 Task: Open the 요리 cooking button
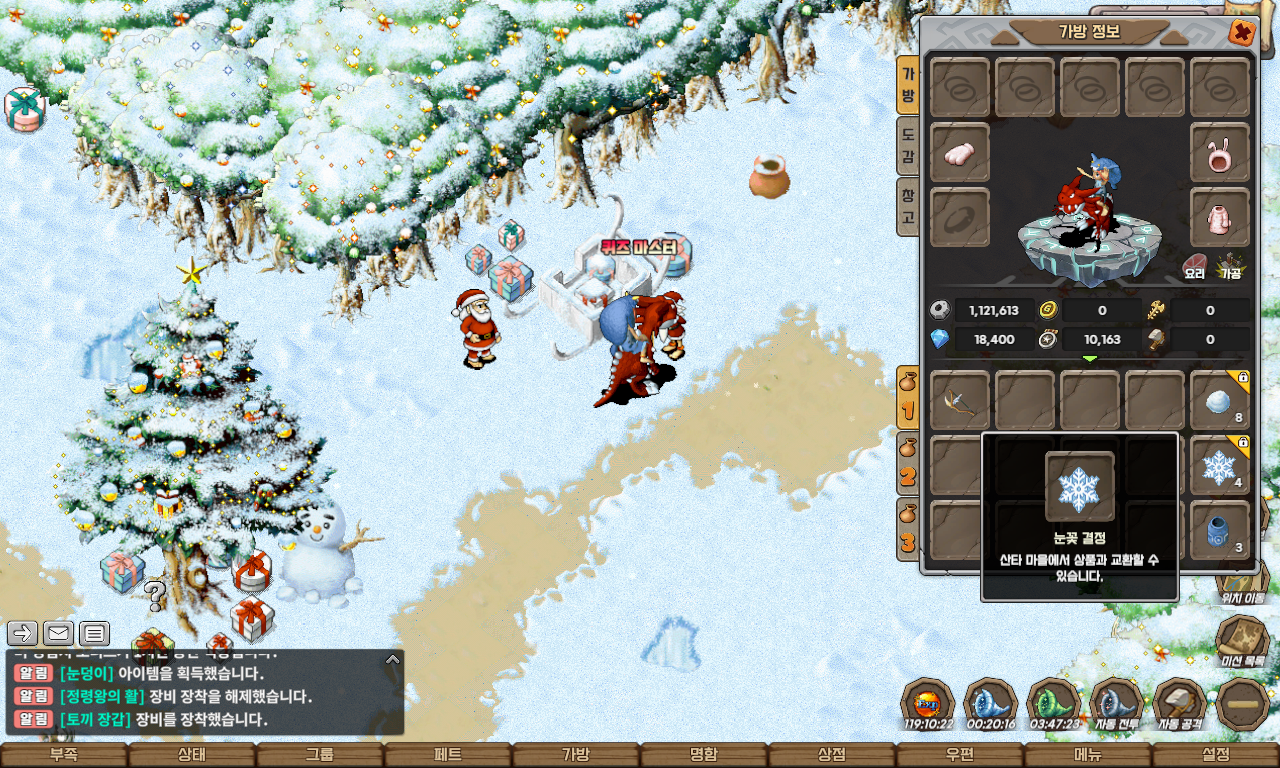[1195, 265]
